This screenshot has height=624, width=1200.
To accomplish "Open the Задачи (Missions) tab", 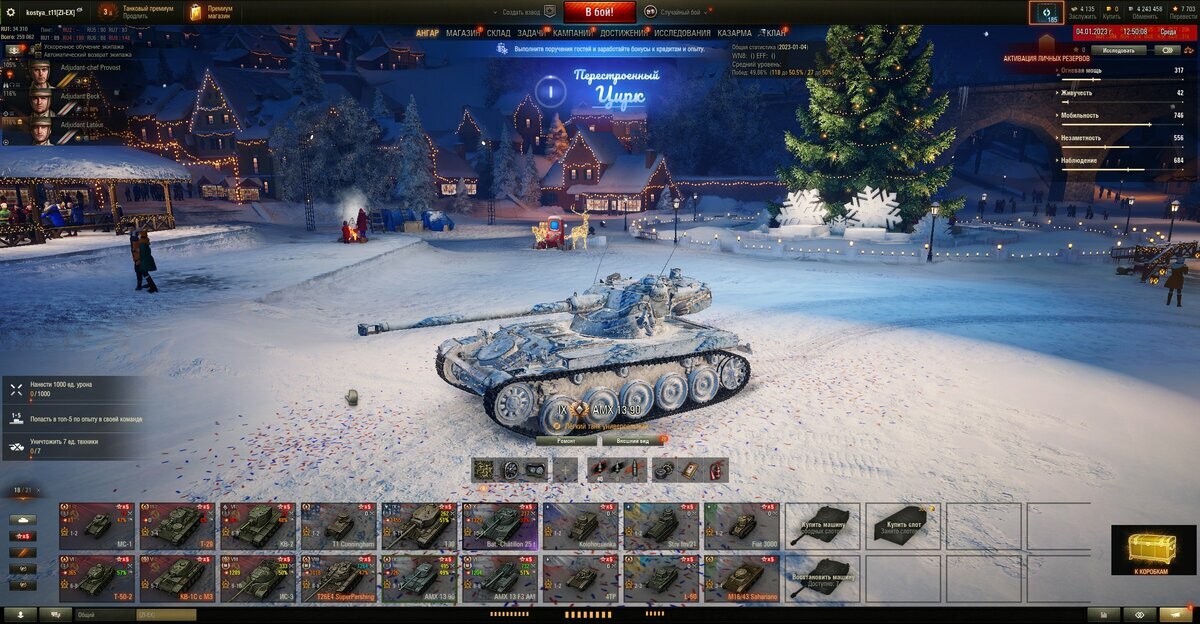I will click(532, 33).
